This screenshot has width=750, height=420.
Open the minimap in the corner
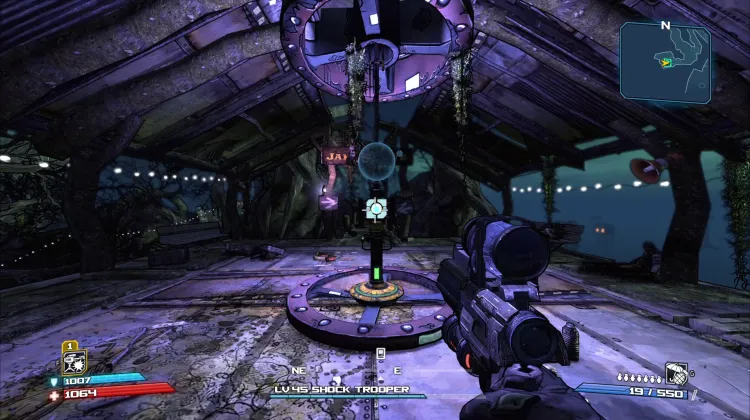tap(665, 62)
